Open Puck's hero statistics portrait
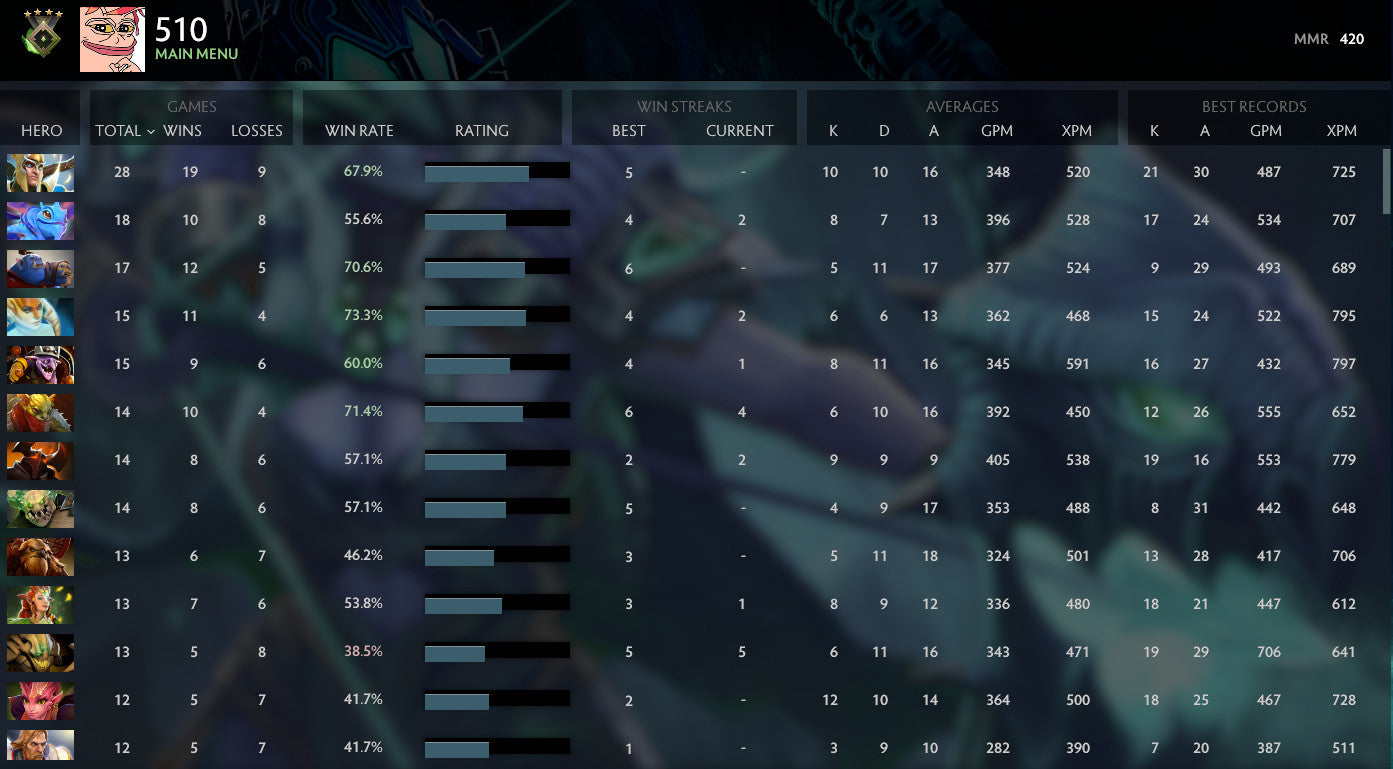Viewport: 1393px width, 769px height. tap(40, 221)
